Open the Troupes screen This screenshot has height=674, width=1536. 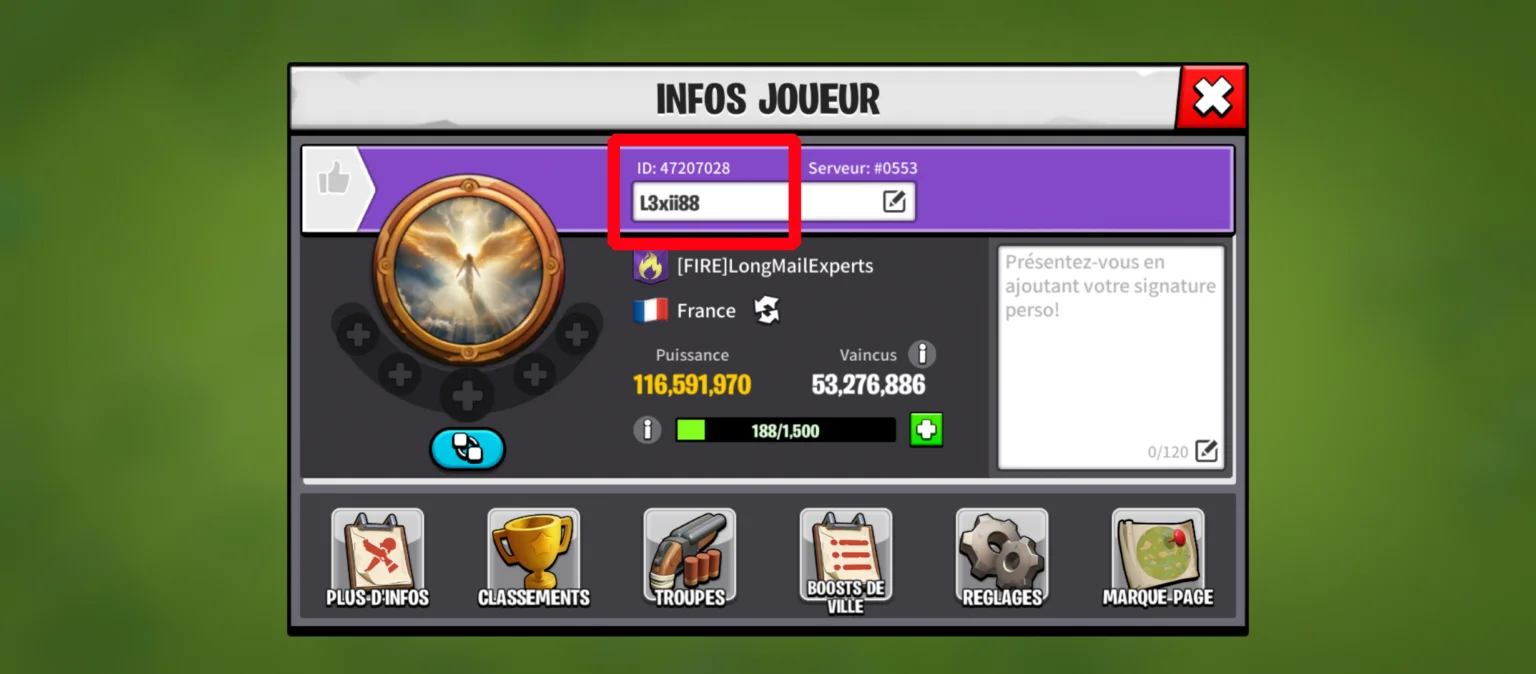pos(690,558)
